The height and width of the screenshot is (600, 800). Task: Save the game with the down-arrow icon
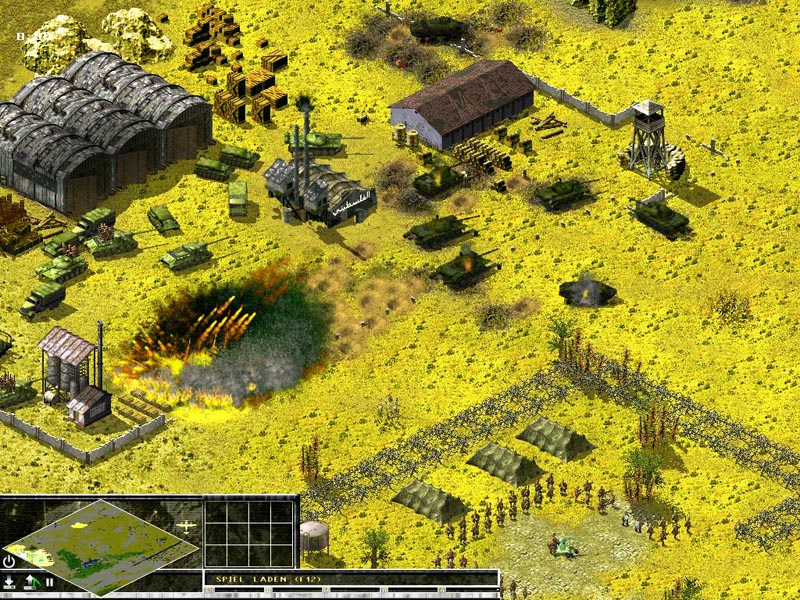(9, 581)
